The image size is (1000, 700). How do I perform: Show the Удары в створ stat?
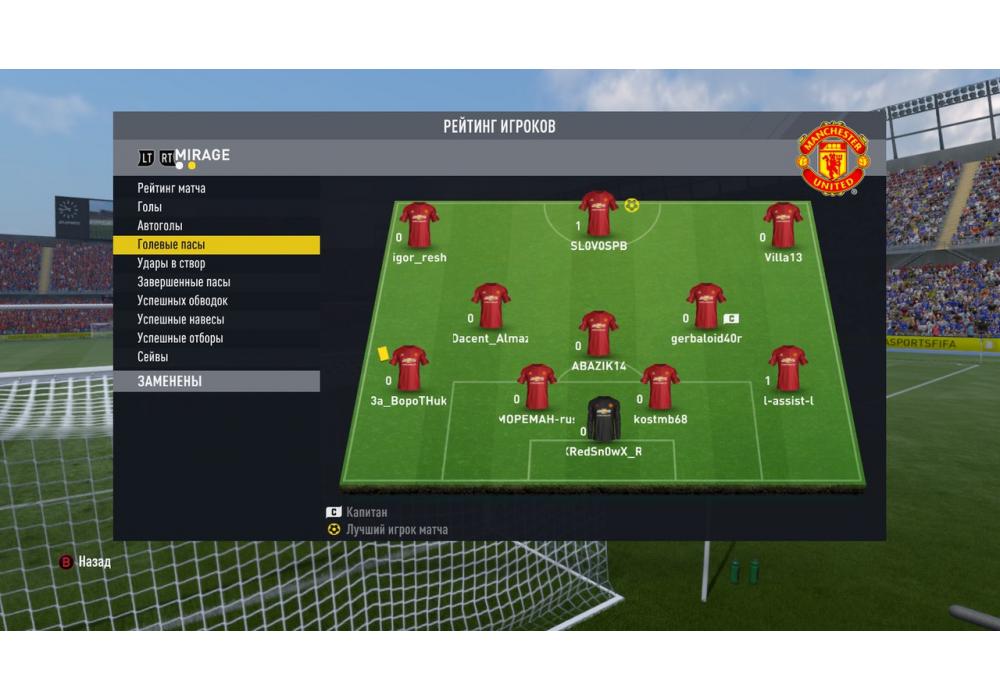pyautogui.click(x=171, y=263)
